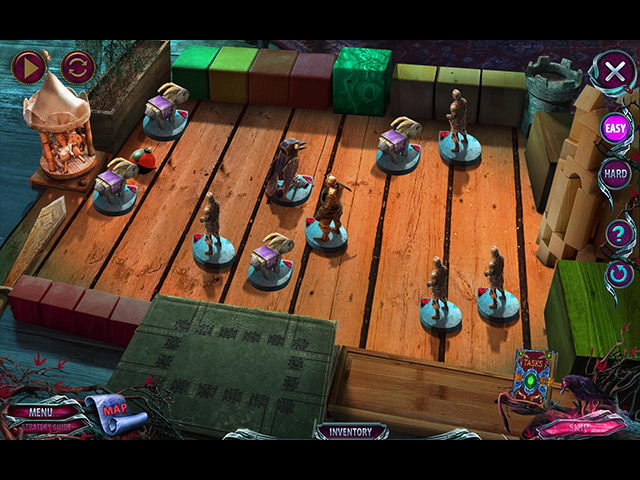Close the puzzle with the X button
The width and height of the screenshot is (640, 480).
pos(613,70)
